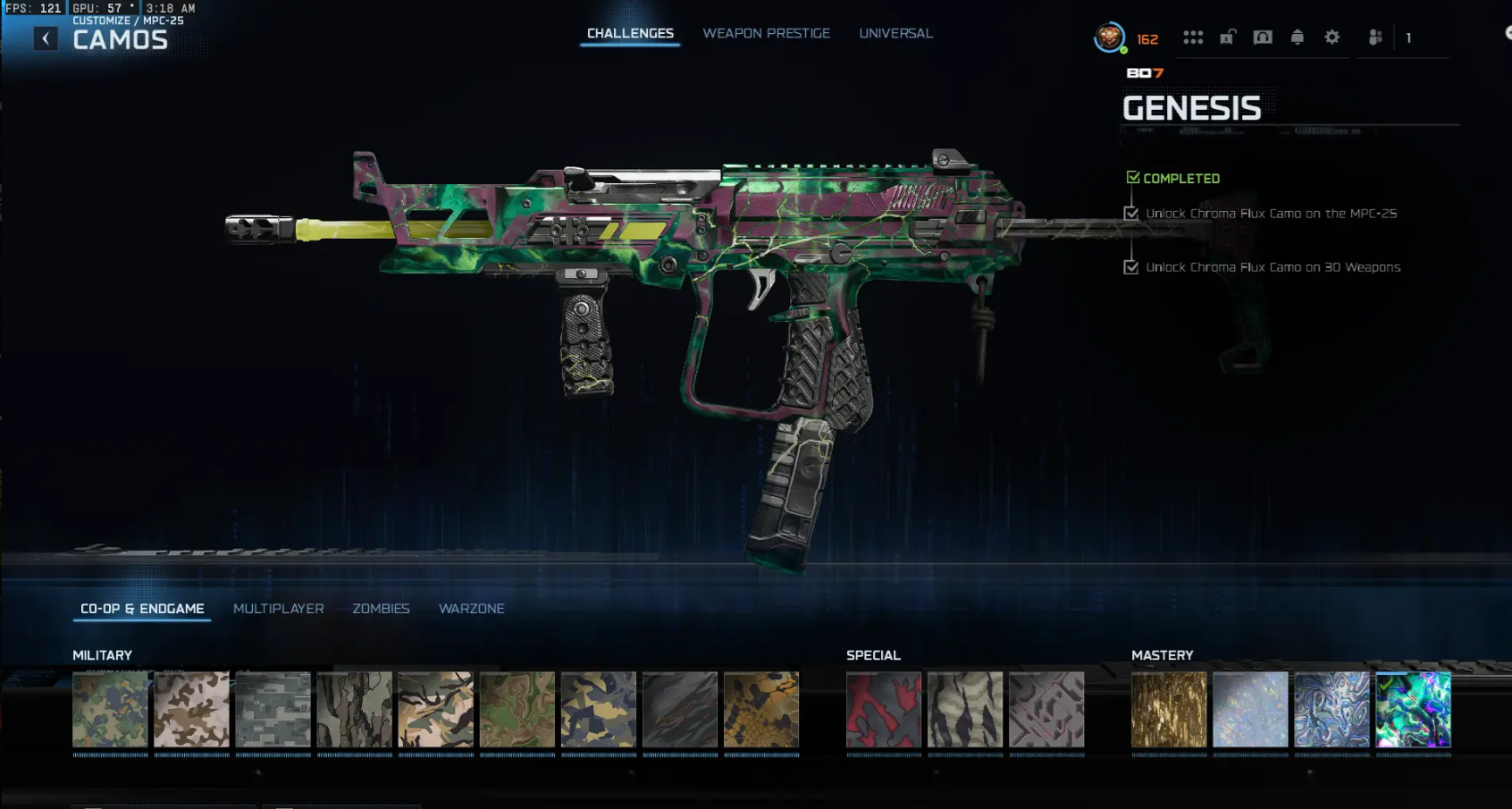The height and width of the screenshot is (809, 1512).
Task: Open the main menu grid icon
Action: (x=1194, y=38)
